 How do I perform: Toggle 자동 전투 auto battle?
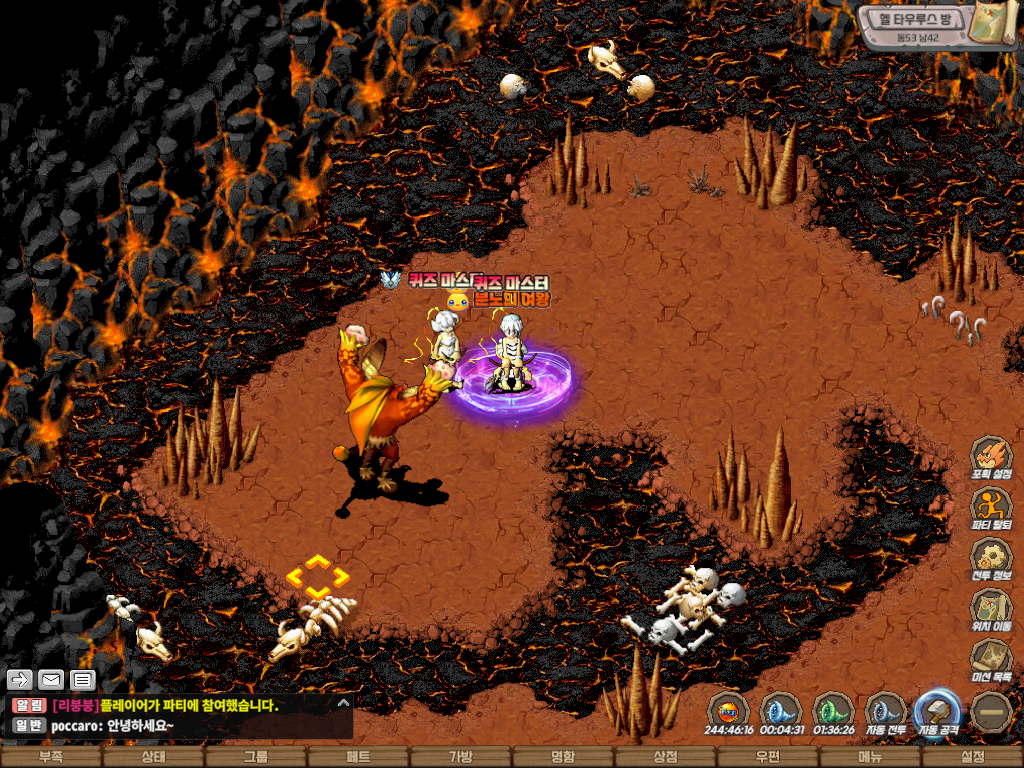[885, 713]
